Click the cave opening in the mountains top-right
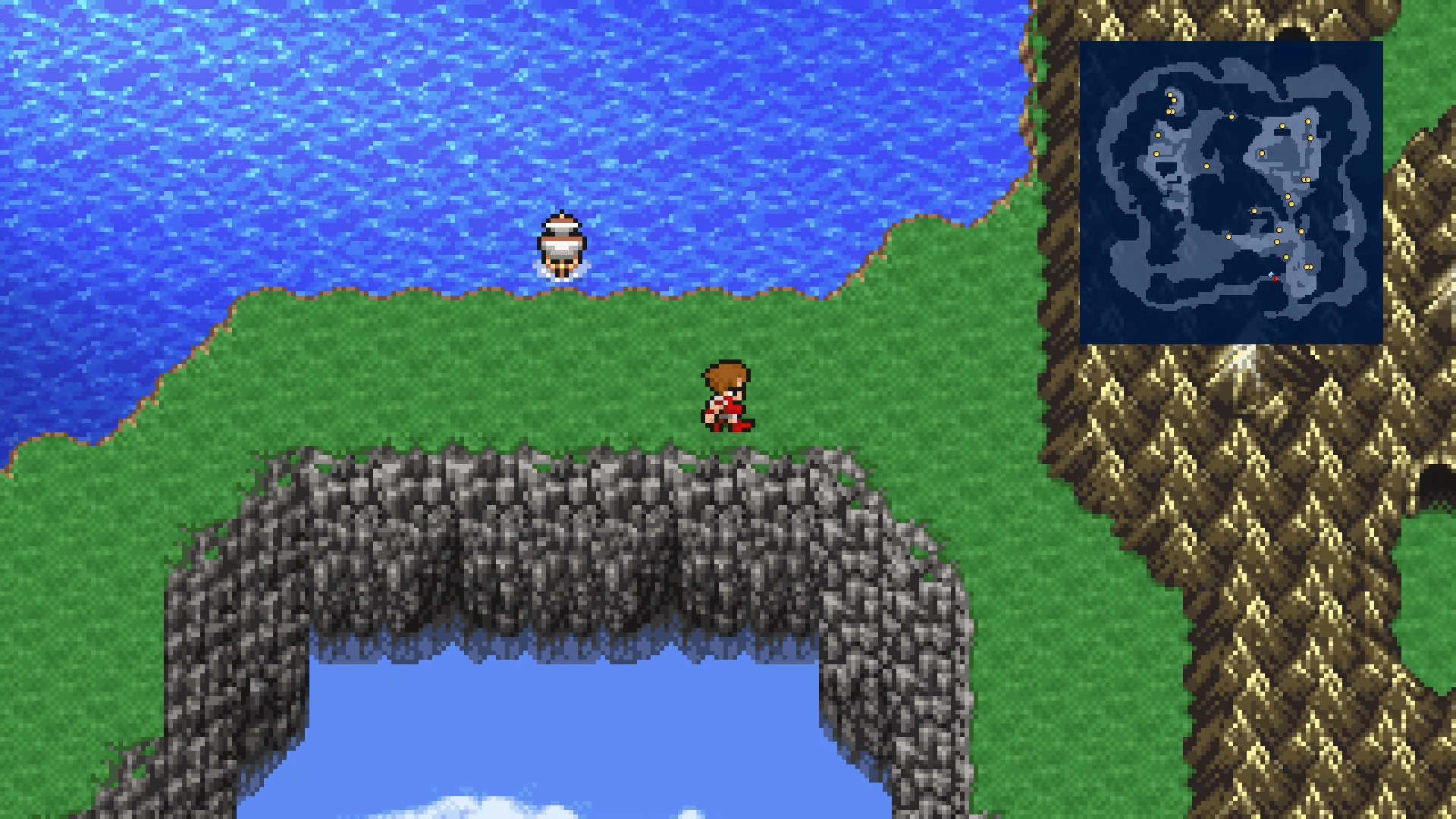The height and width of the screenshot is (819, 1456). click(x=1293, y=34)
